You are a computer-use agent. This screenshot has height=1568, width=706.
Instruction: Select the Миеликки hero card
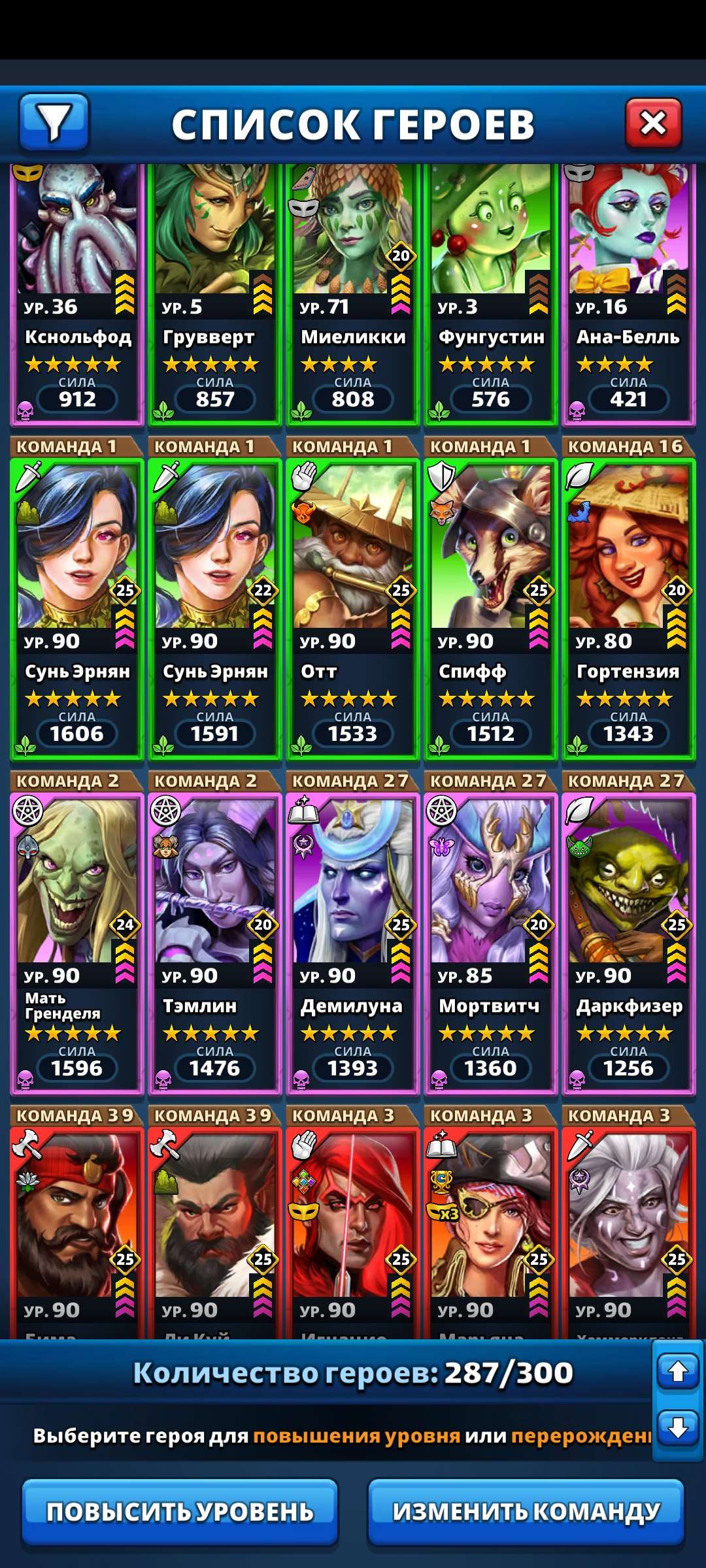pos(352,294)
